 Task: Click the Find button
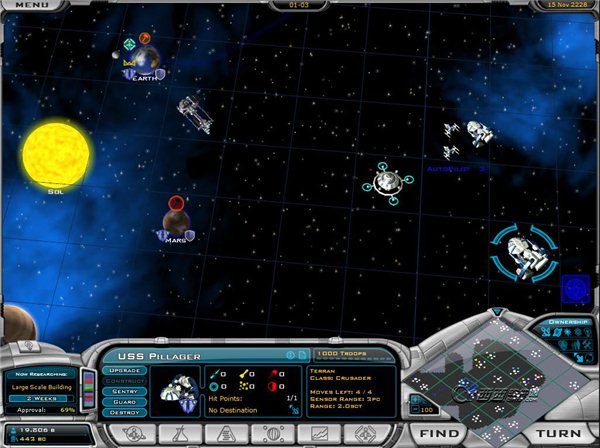[439, 434]
